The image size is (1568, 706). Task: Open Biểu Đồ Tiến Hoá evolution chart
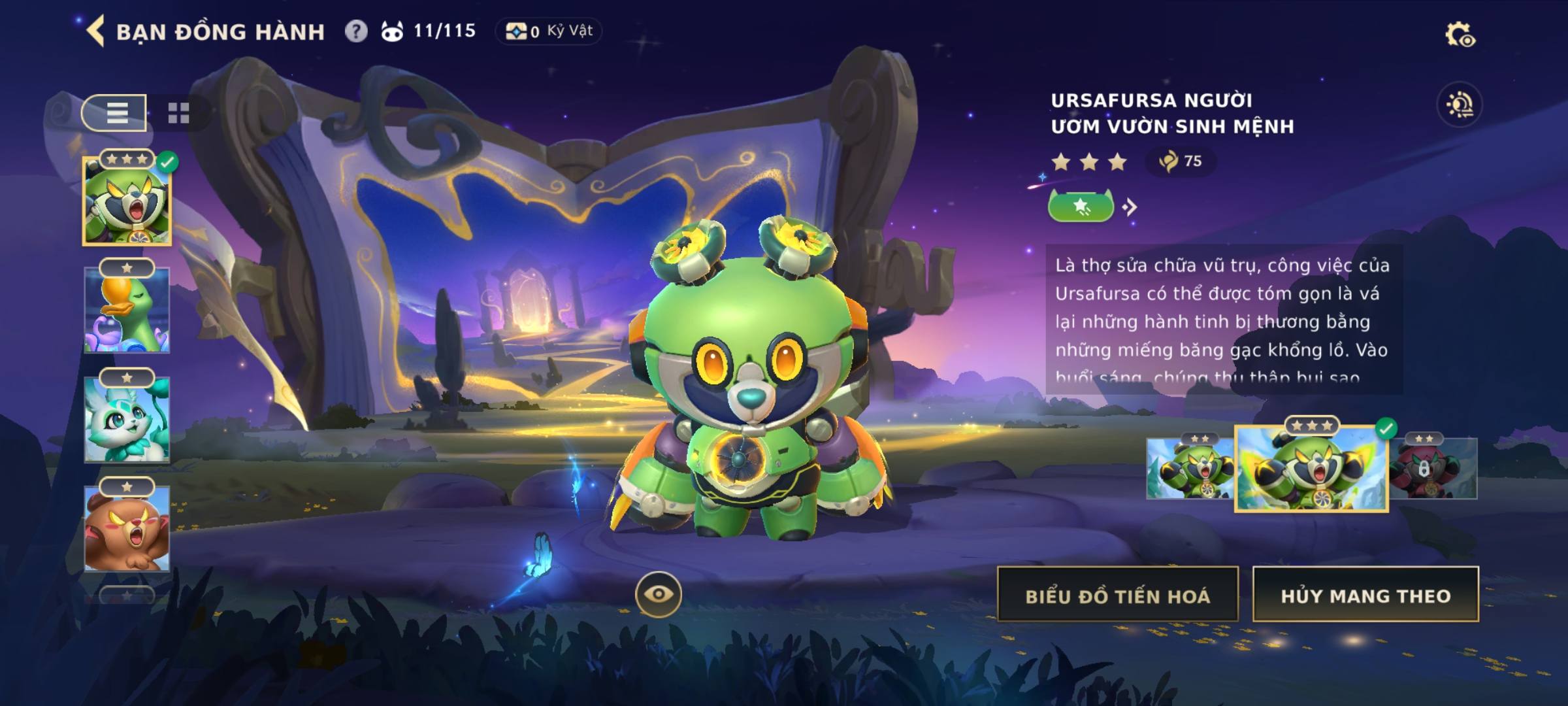(x=1117, y=595)
